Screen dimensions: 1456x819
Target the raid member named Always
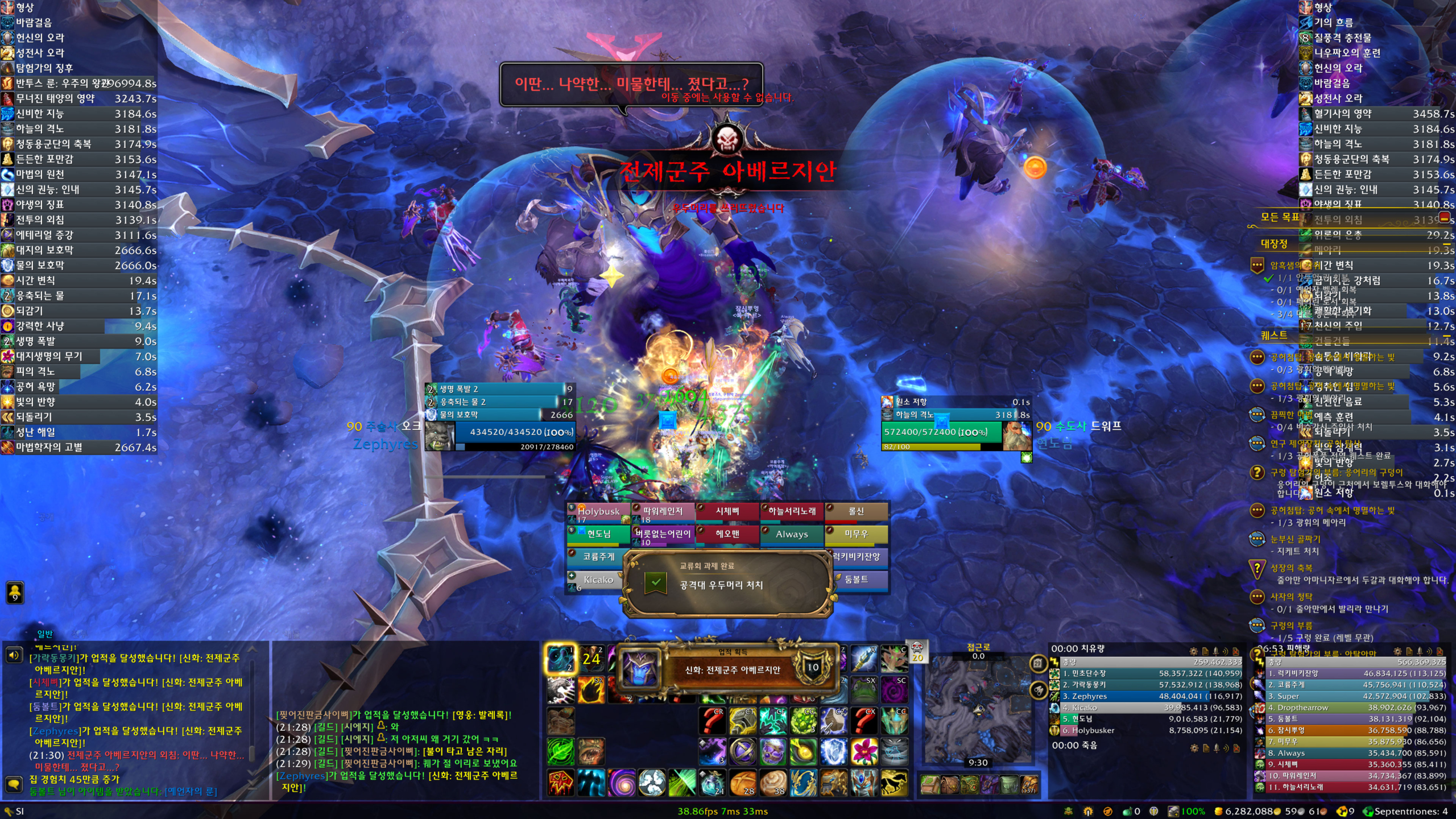point(792,535)
